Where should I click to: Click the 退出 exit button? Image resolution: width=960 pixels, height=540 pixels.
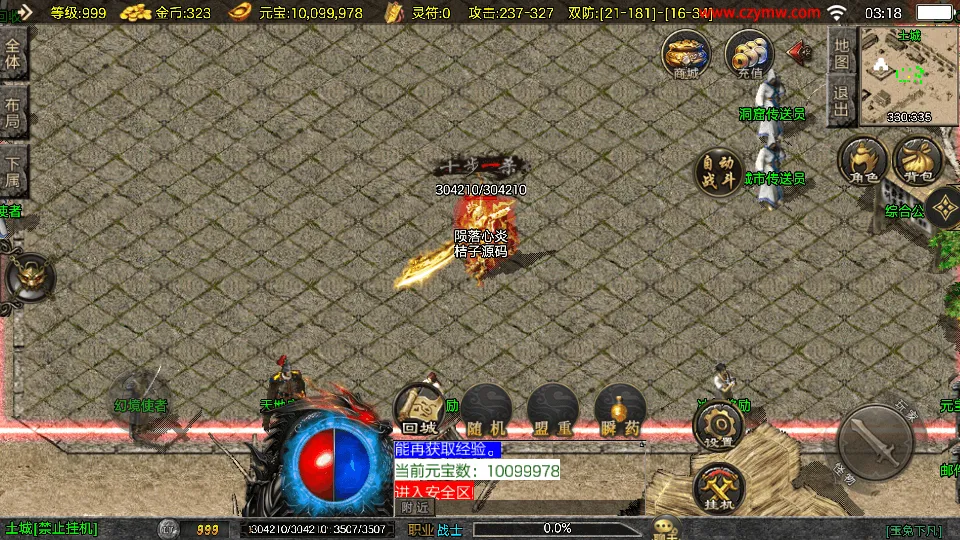tap(842, 102)
